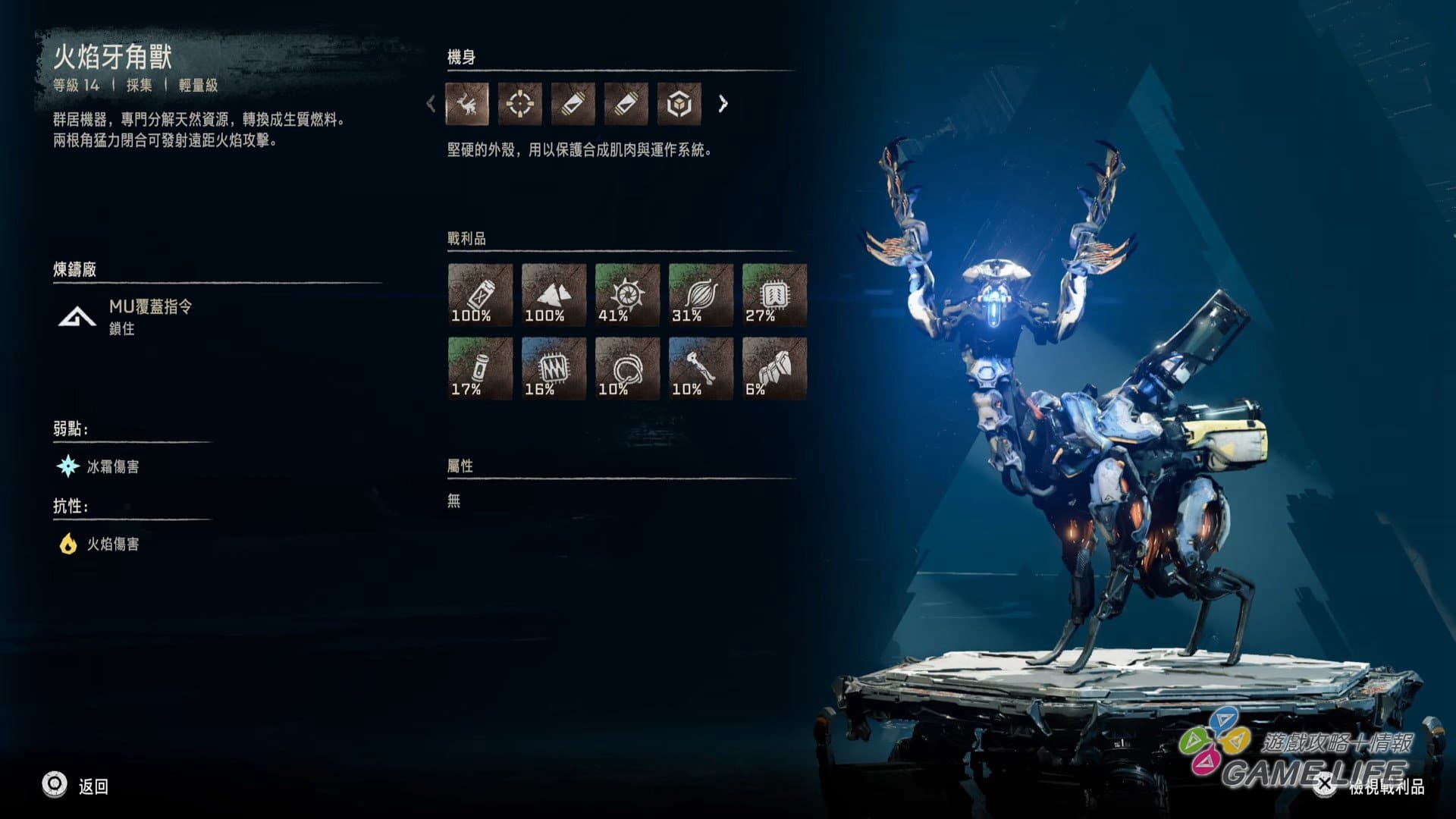
Task: Choose the small canister loot at 17%
Action: 480,368
